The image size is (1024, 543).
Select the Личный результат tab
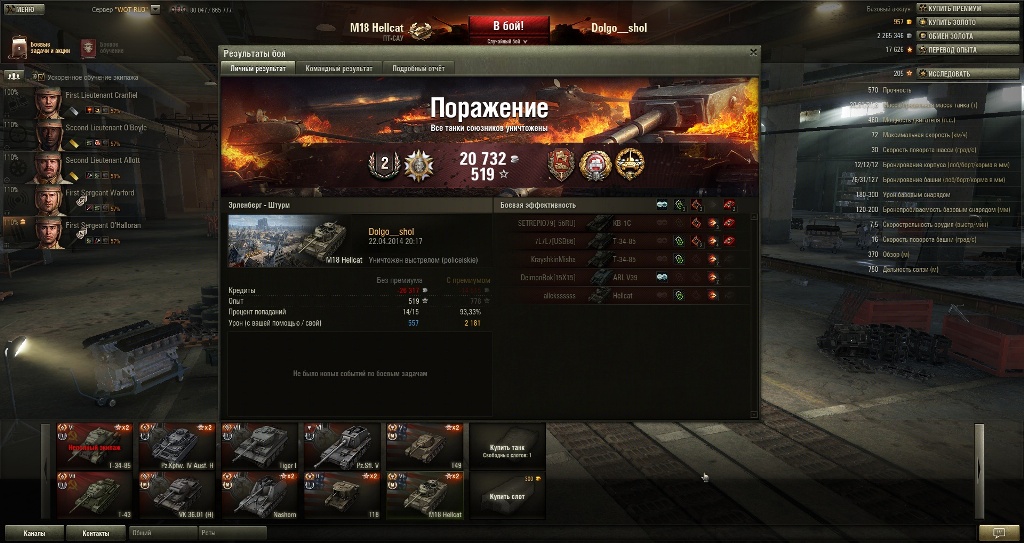[258, 68]
